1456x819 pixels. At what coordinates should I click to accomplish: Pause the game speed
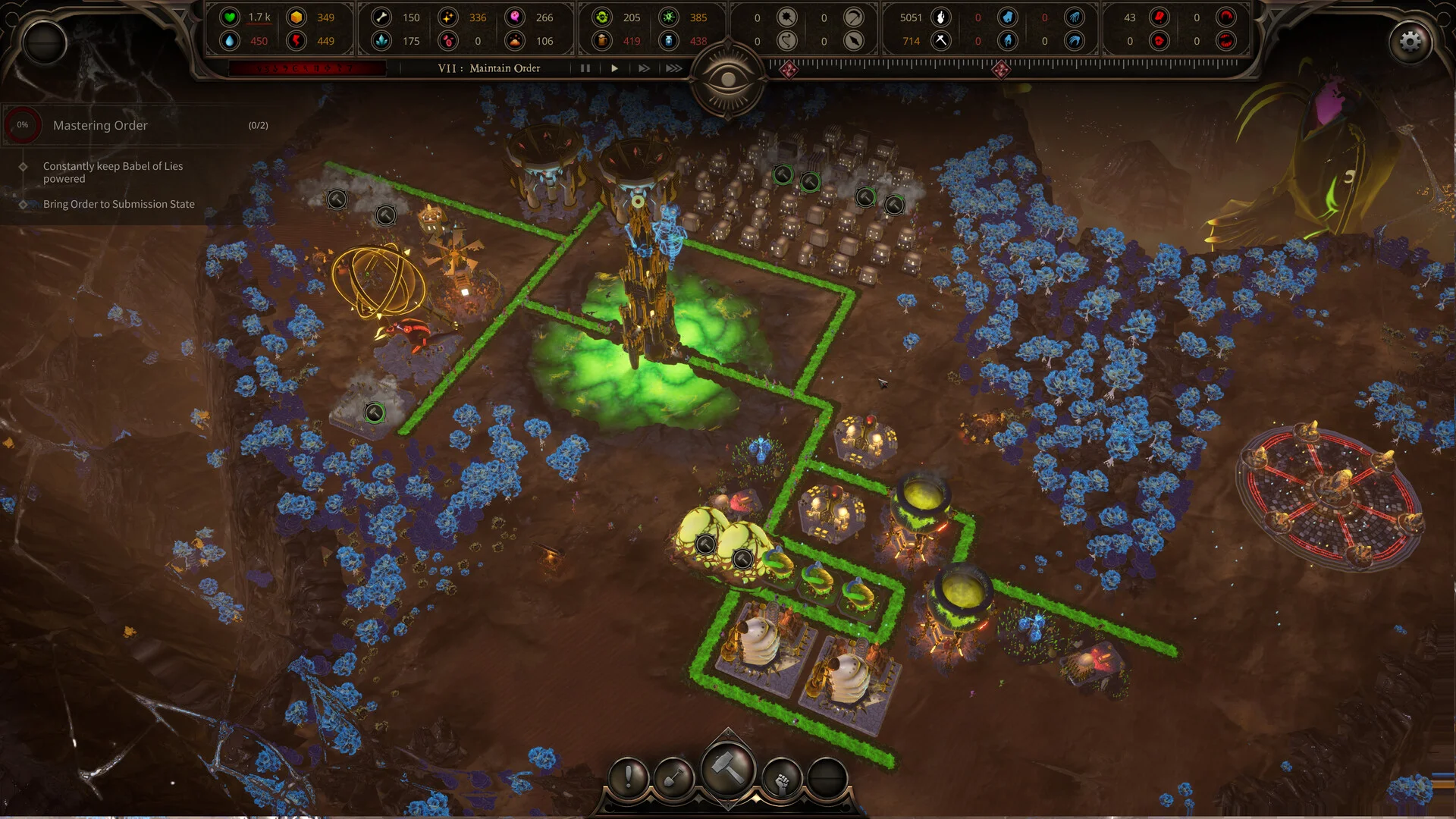coord(585,68)
